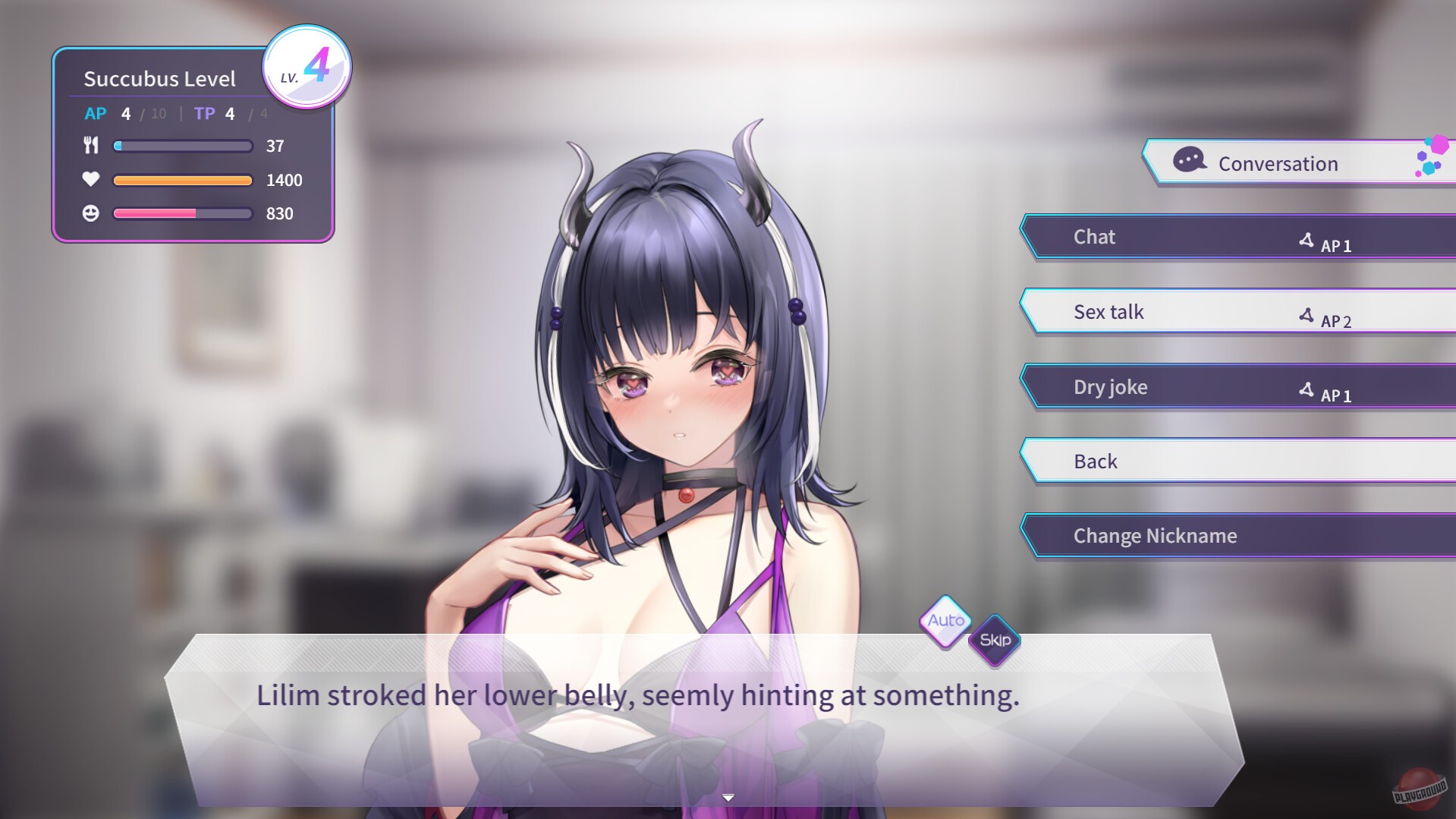
Task: Click the AP fan icon beside Sex talk
Action: 1305,314
